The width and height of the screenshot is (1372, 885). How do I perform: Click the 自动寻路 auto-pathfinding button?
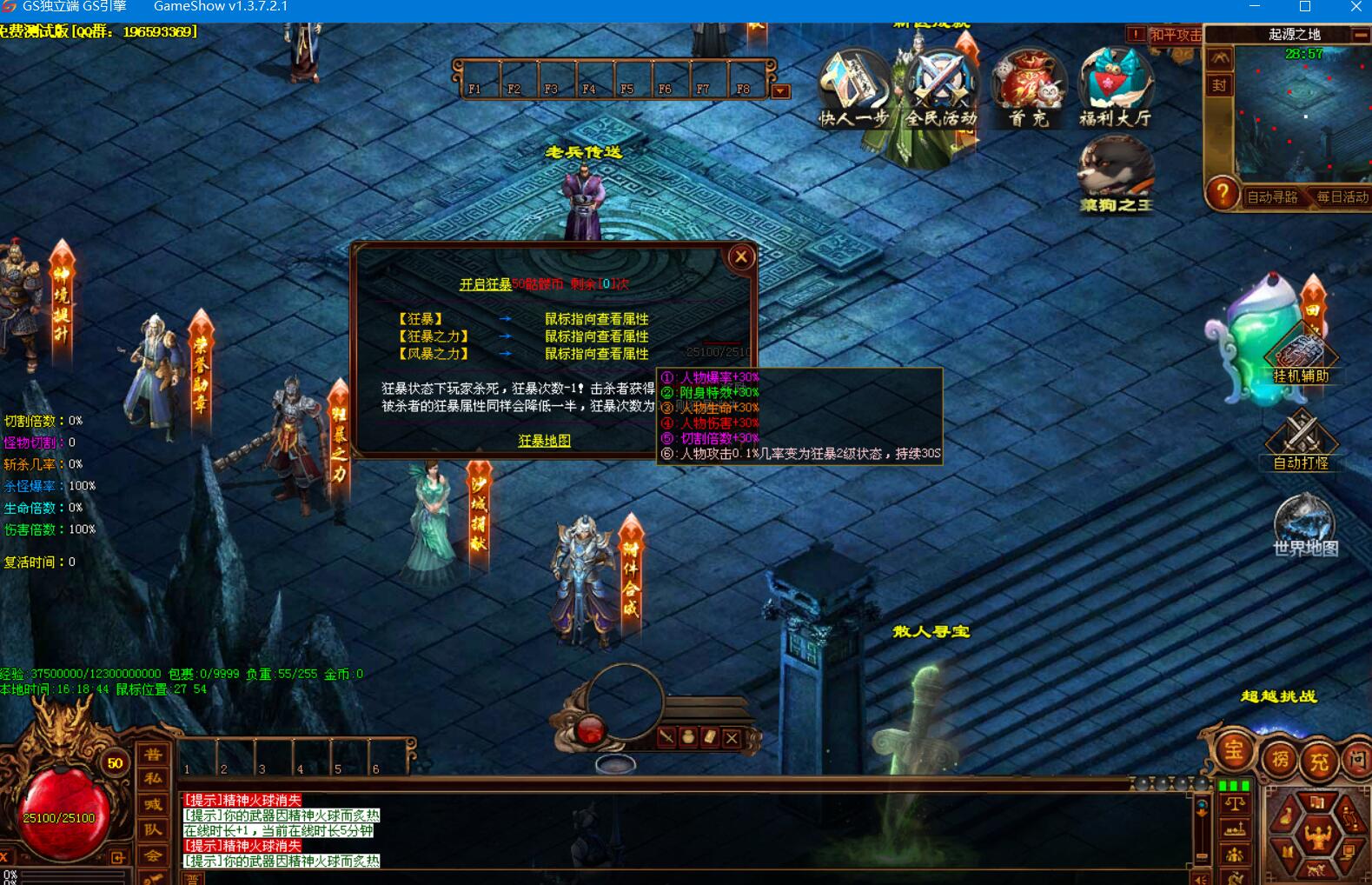click(1272, 197)
